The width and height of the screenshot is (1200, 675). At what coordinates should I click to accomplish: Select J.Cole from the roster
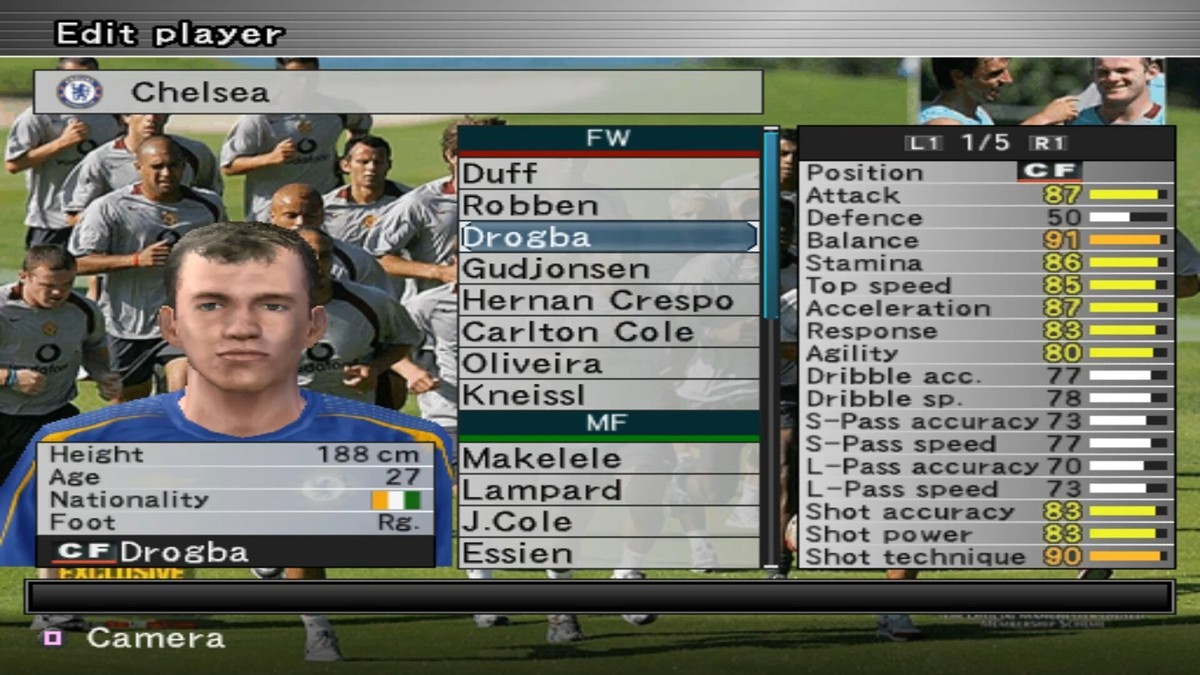pos(608,522)
